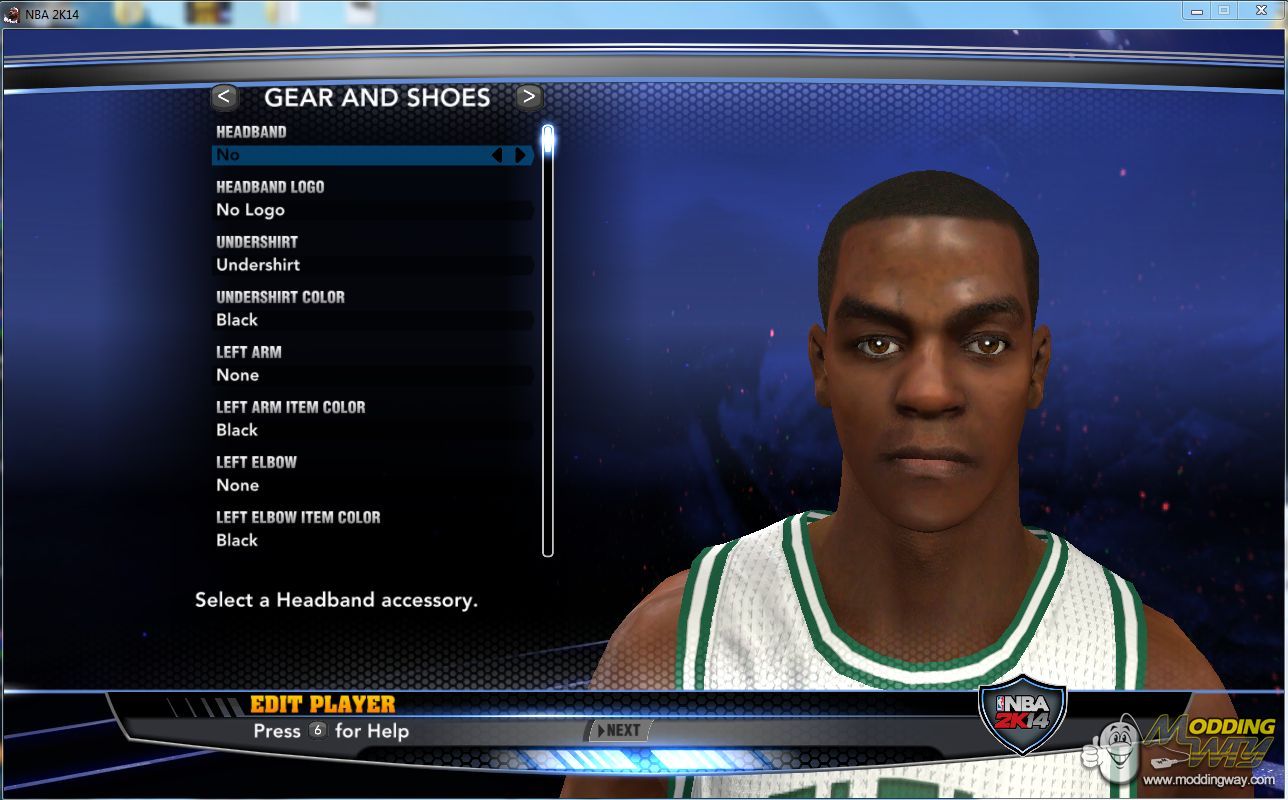
Task: Cycle Headband value with left arrow
Action: [x=497, y=155]
